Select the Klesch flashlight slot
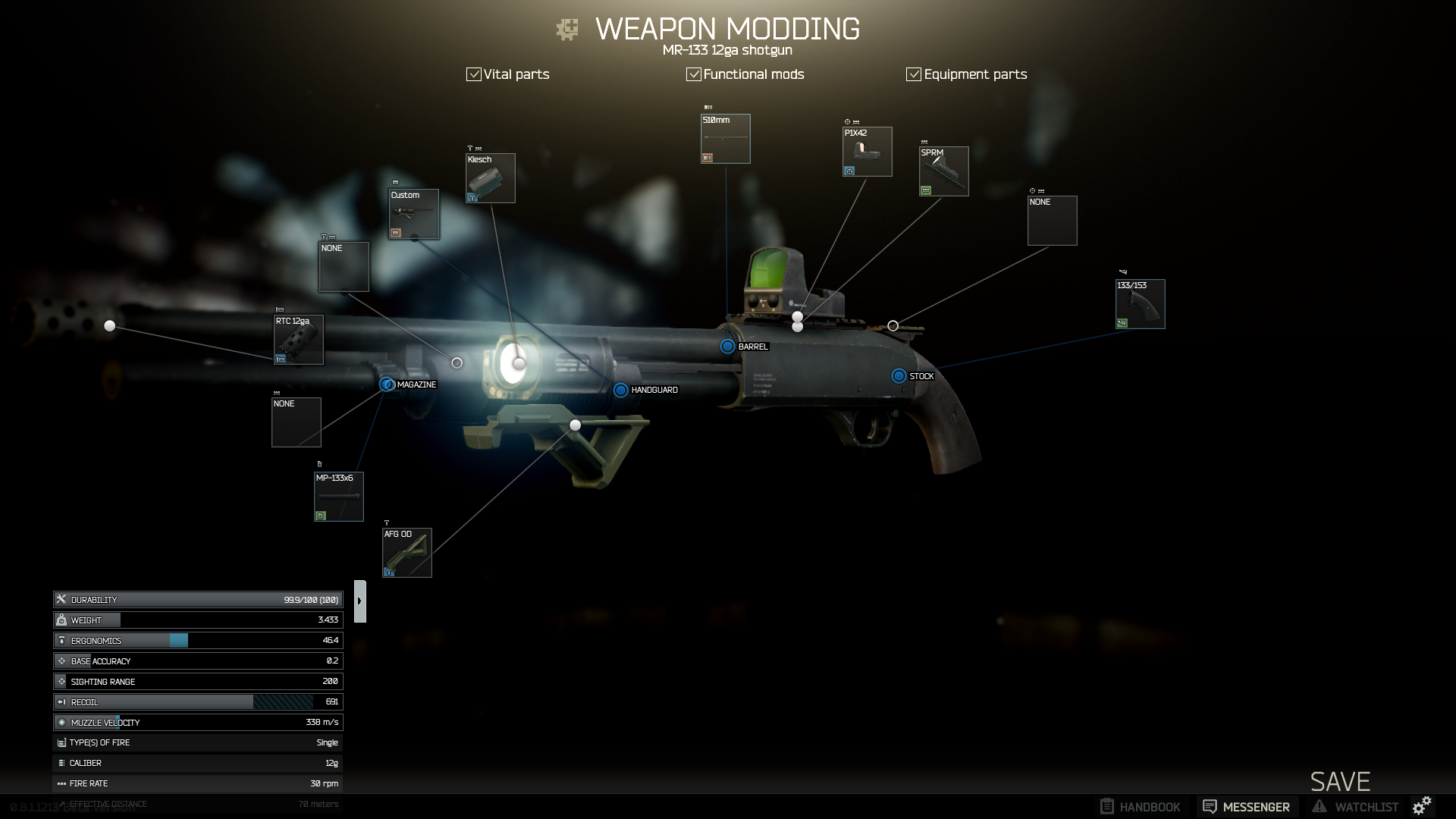Image resolution: width=1456 pixels, height=819 pixels. click(x=491, y=178)
